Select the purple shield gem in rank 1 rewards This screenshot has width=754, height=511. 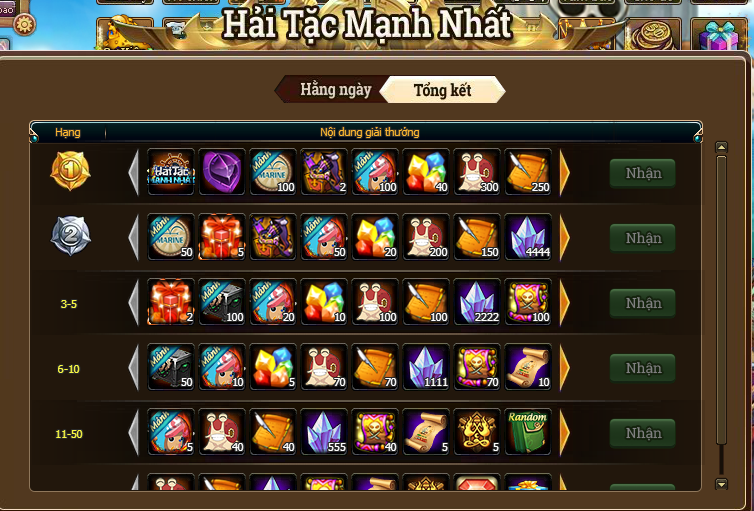(222, 173)
